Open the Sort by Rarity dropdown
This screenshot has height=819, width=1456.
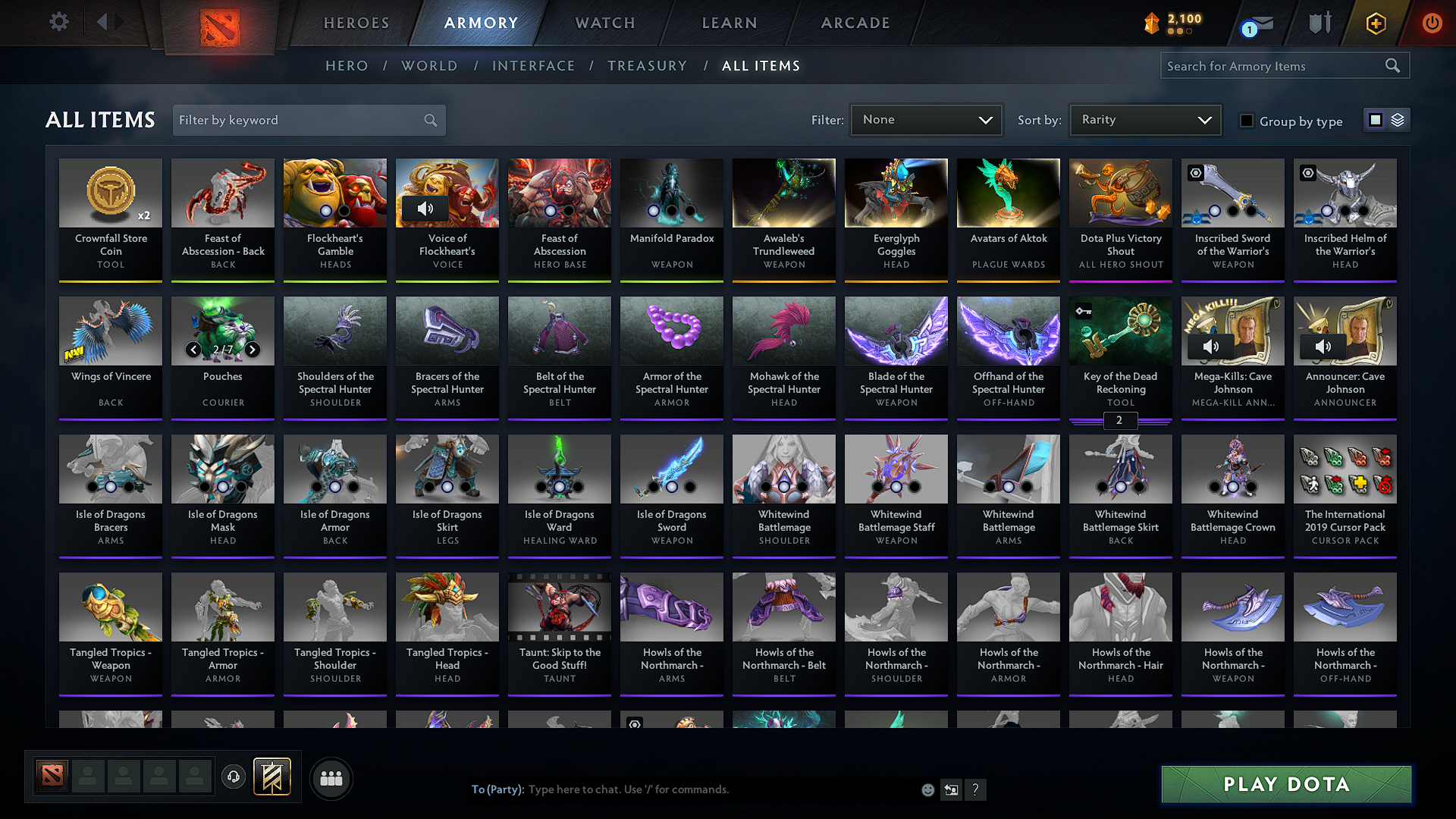pyautogui.click(x=1144, y=119)
